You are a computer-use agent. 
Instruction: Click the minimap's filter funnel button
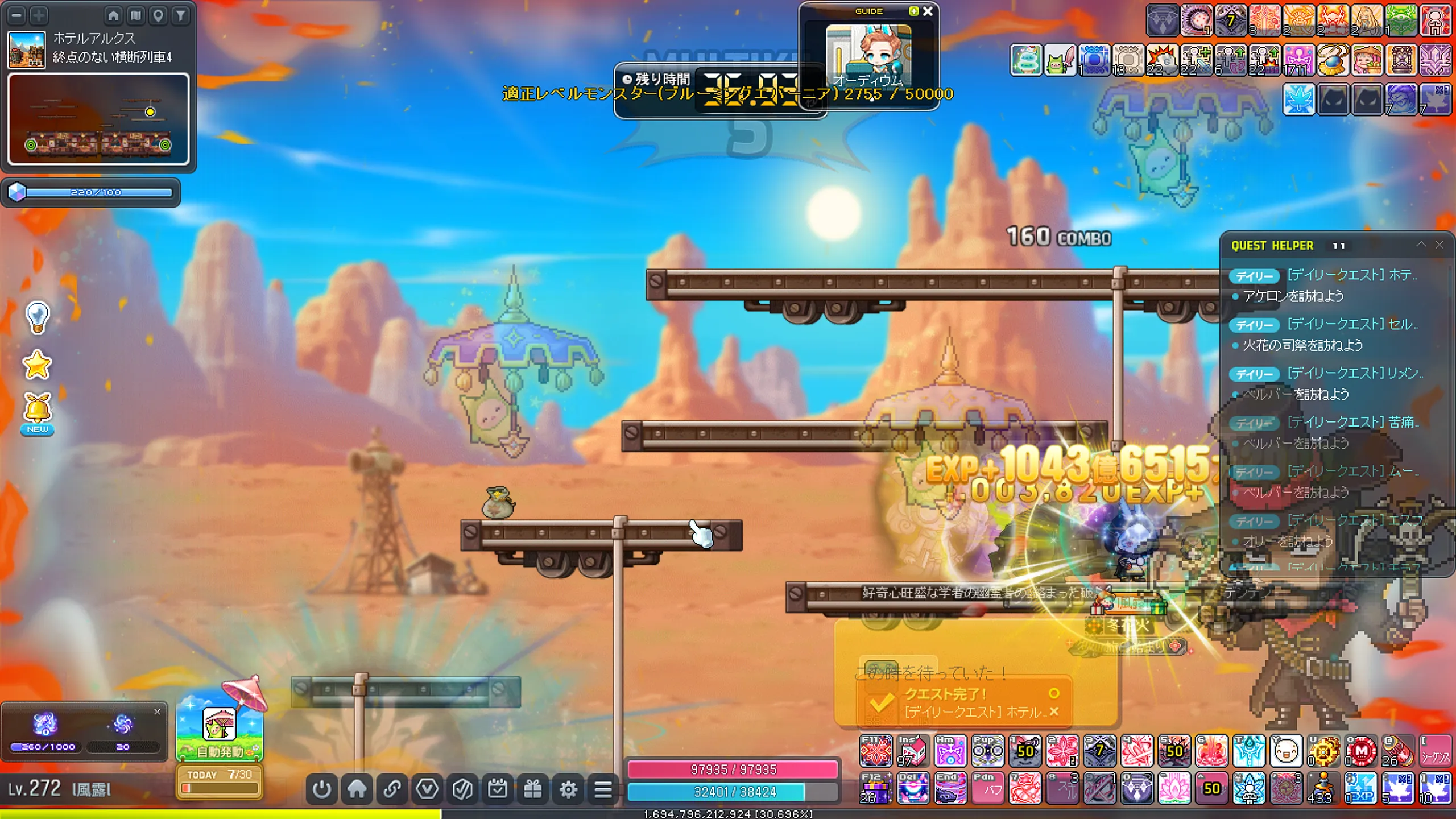point(181,15)
